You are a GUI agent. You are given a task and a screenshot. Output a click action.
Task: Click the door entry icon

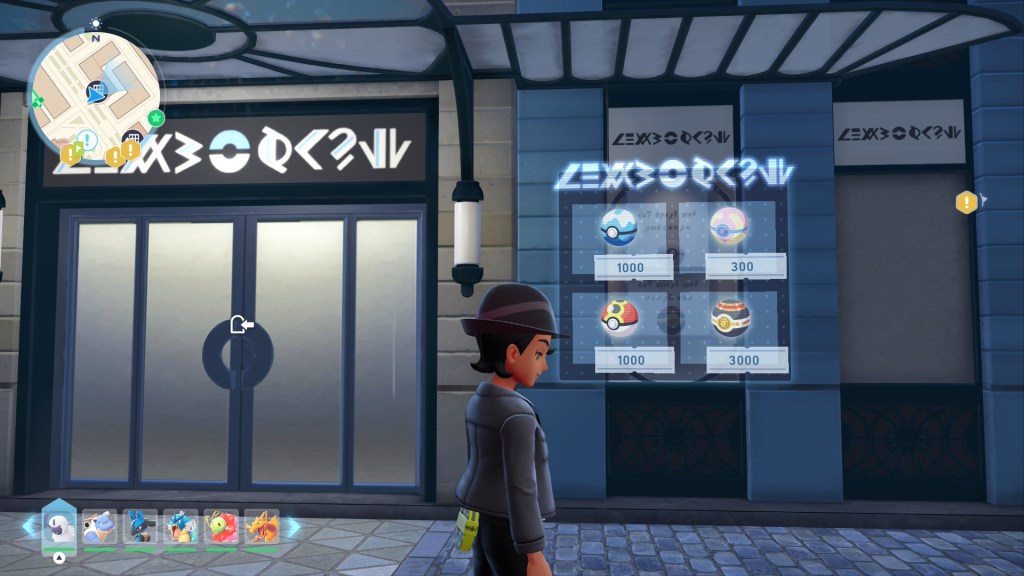[240, 324]
